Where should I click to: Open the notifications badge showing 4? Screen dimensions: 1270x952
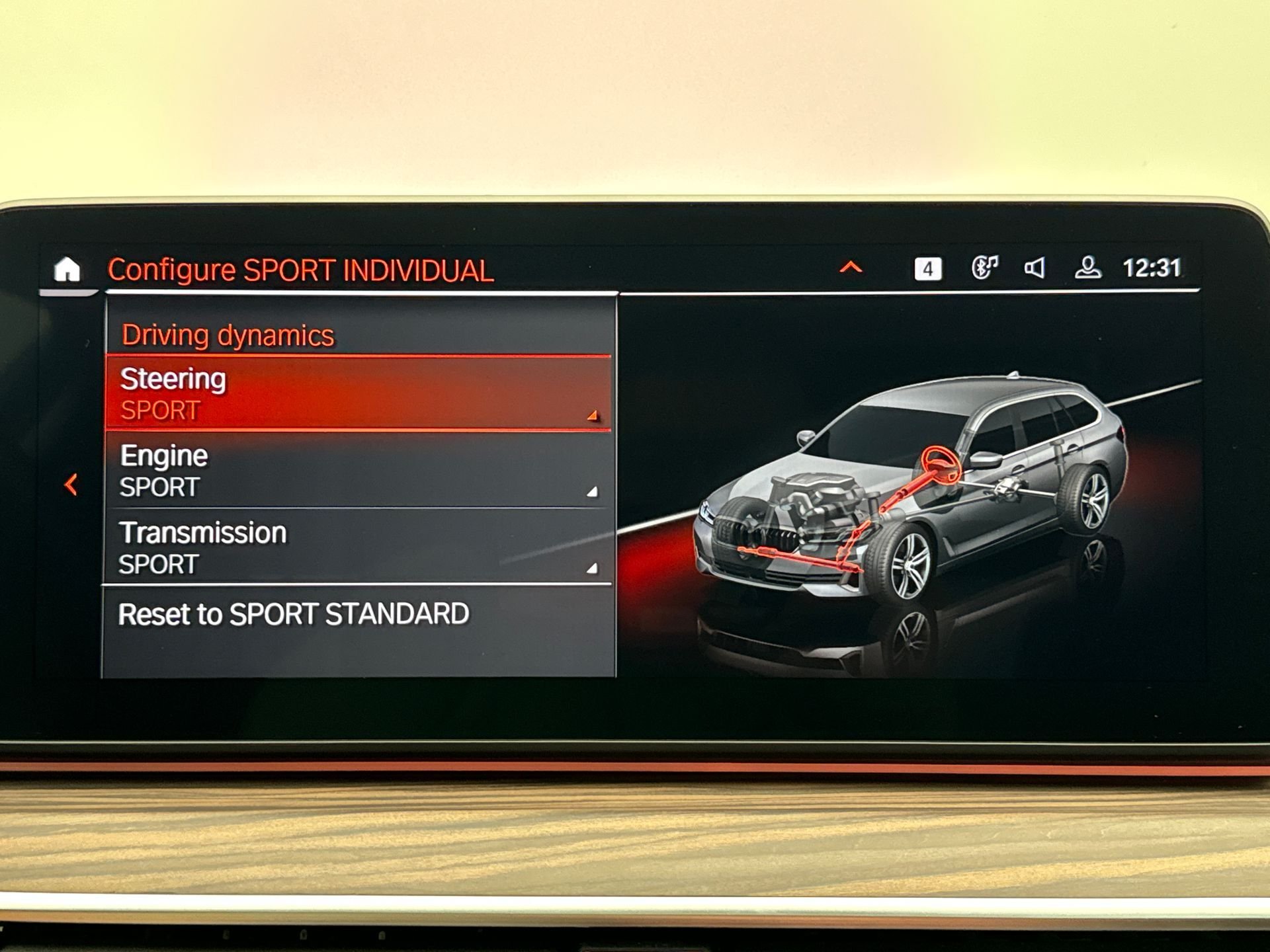tap(927, 269)
